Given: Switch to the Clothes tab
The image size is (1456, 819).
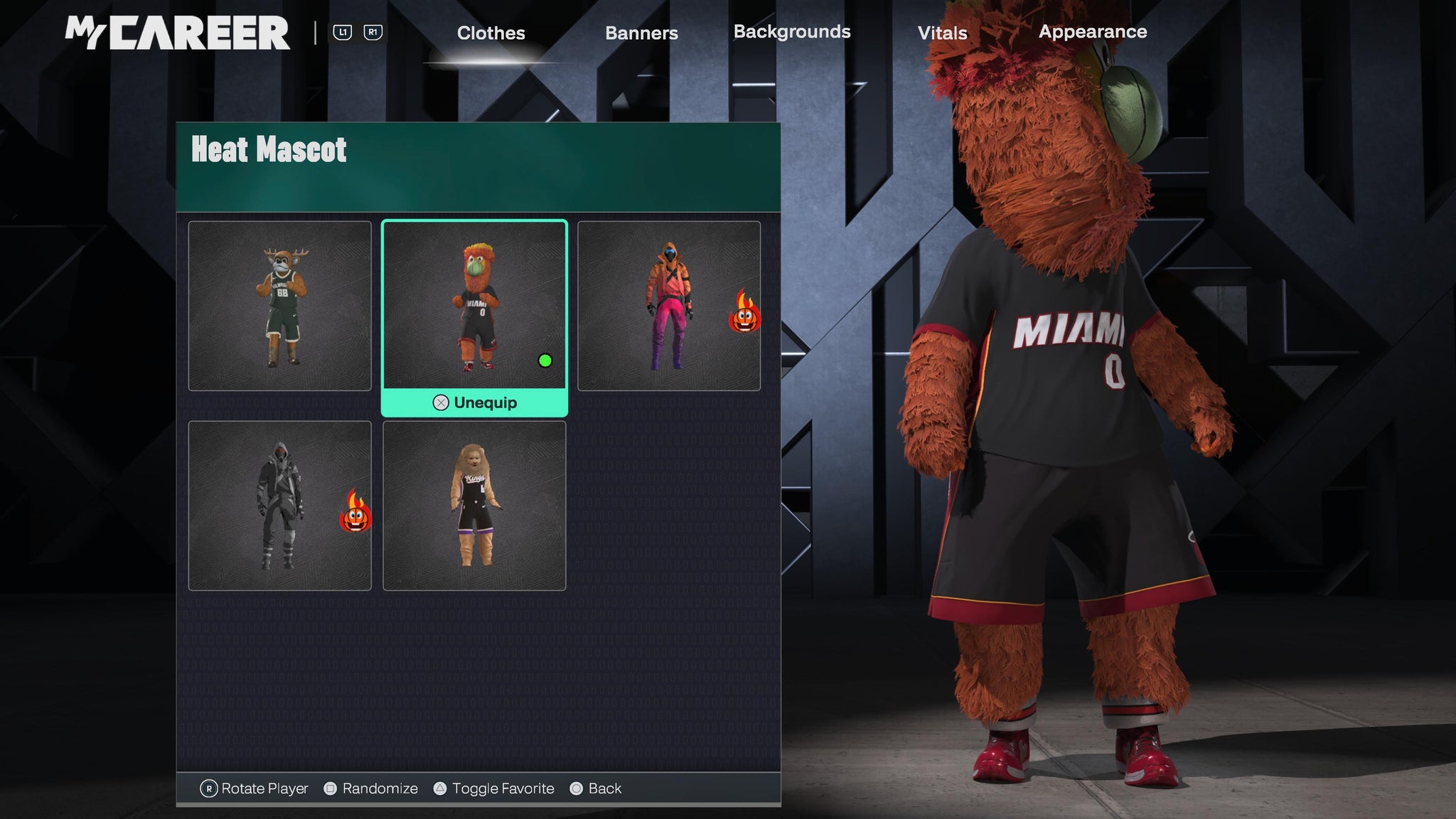Looking at the screenshot, I should (x=491, y=33).
